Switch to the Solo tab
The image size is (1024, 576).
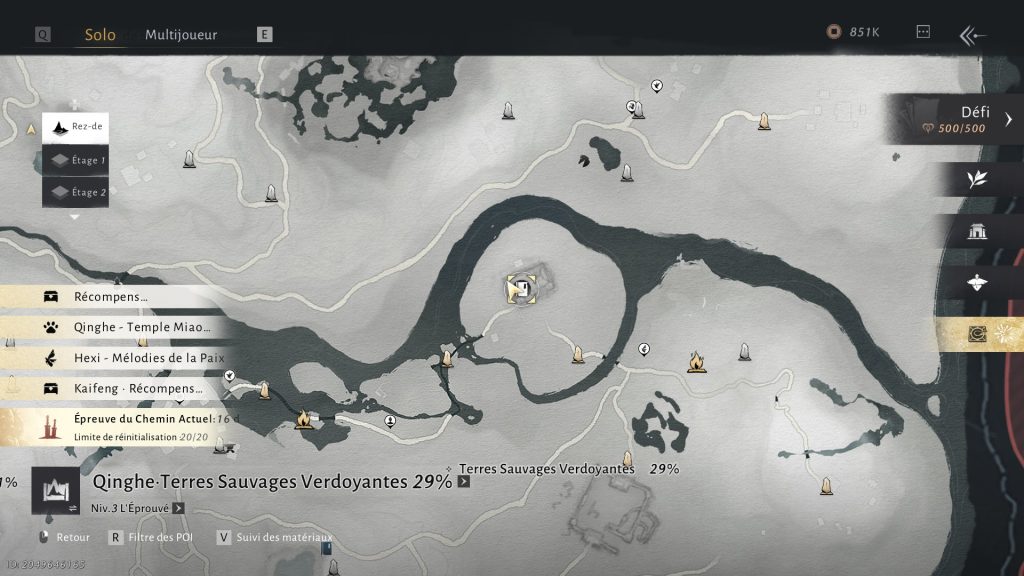tap(100, 34)
